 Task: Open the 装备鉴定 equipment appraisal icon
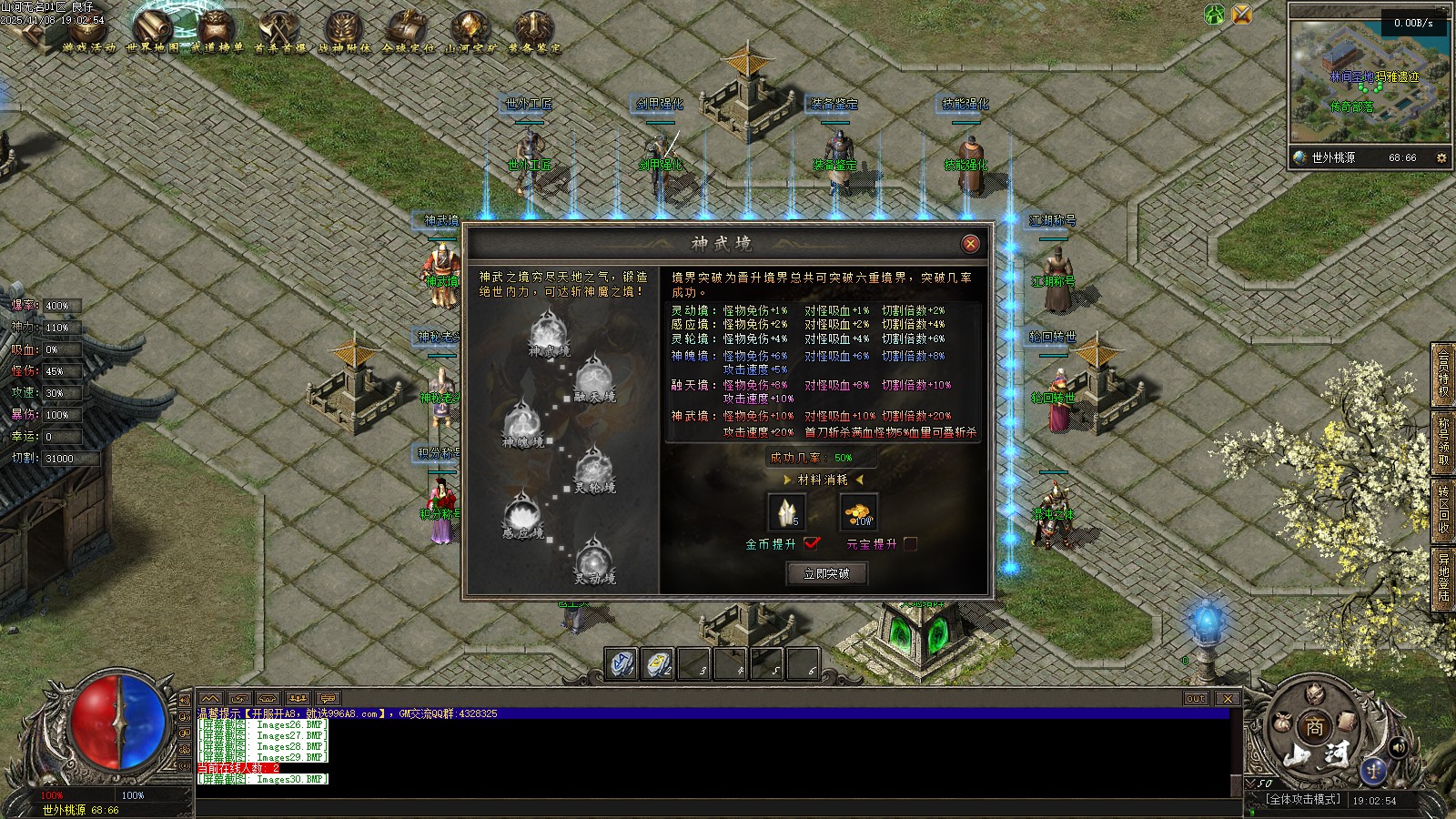click(x=533, y=32)
